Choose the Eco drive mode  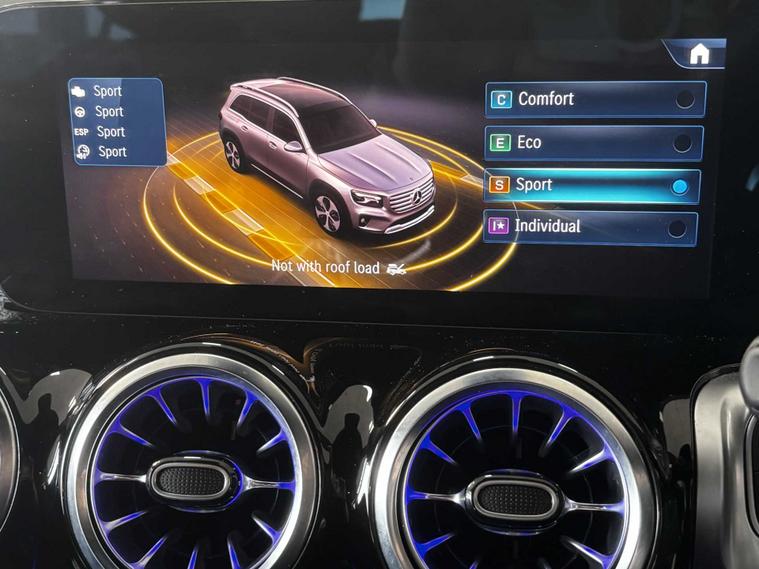click(593, 143)
